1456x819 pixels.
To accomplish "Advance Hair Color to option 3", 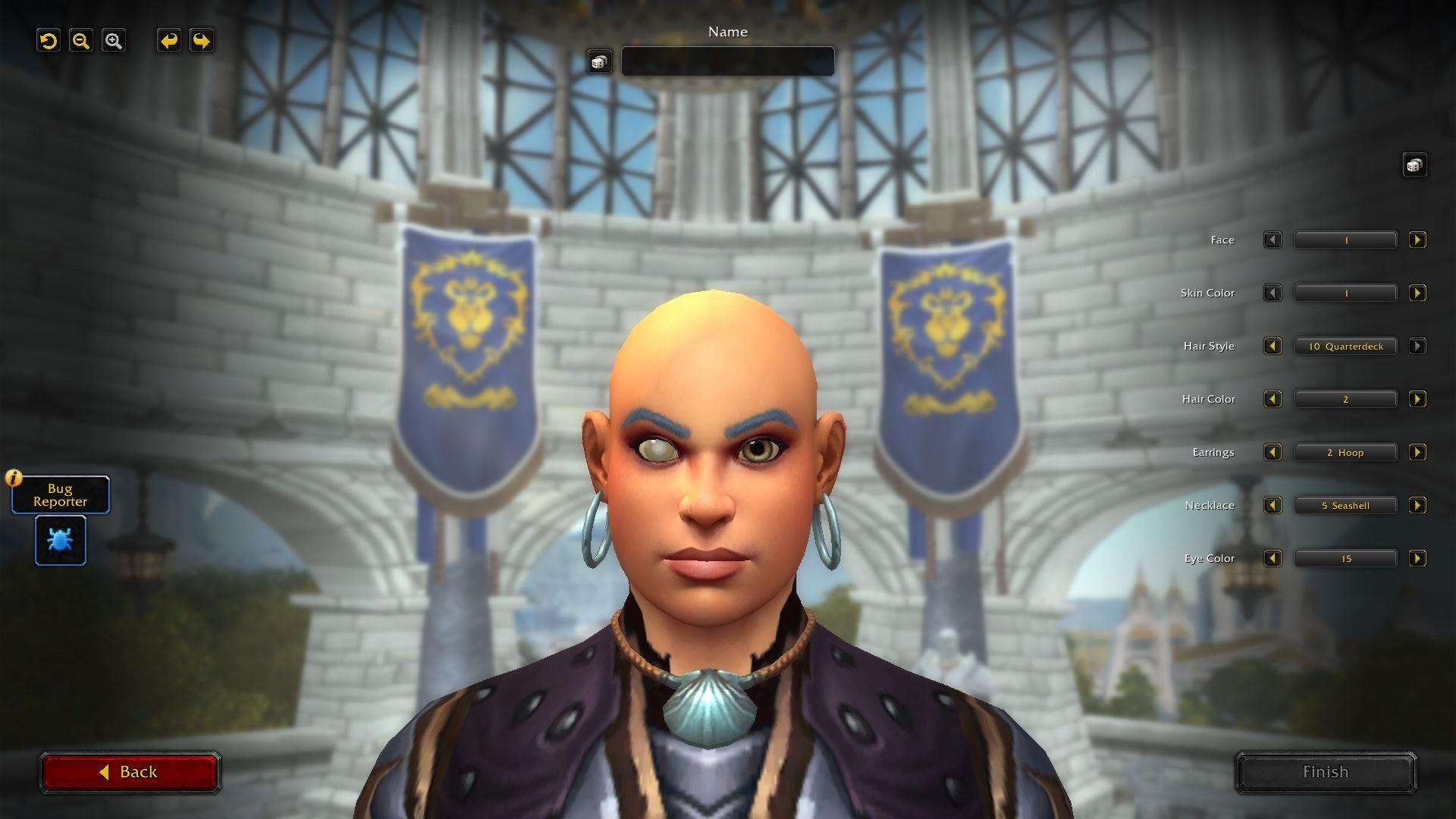I will coord(1417,399).
